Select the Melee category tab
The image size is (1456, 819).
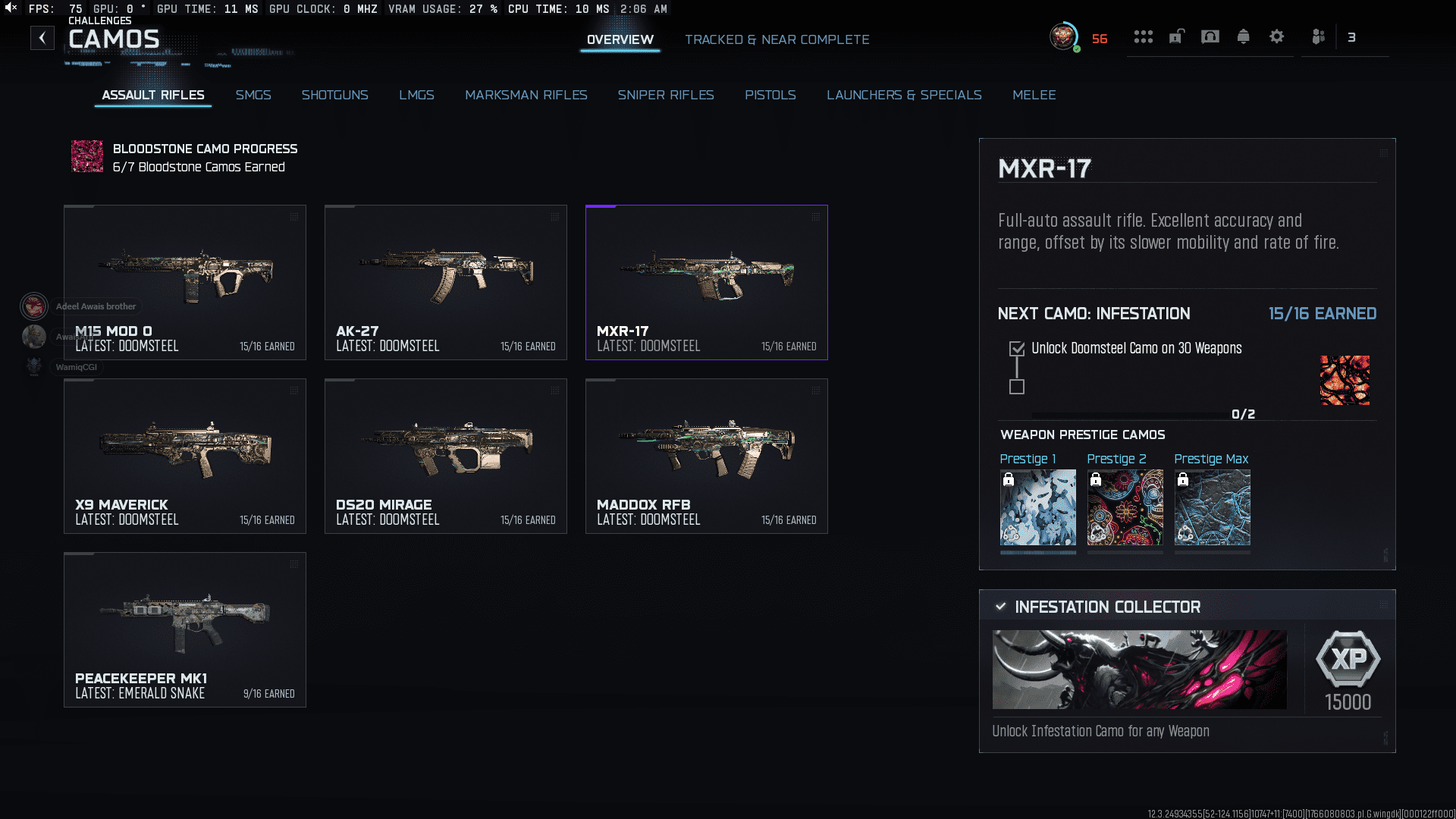1034,95
